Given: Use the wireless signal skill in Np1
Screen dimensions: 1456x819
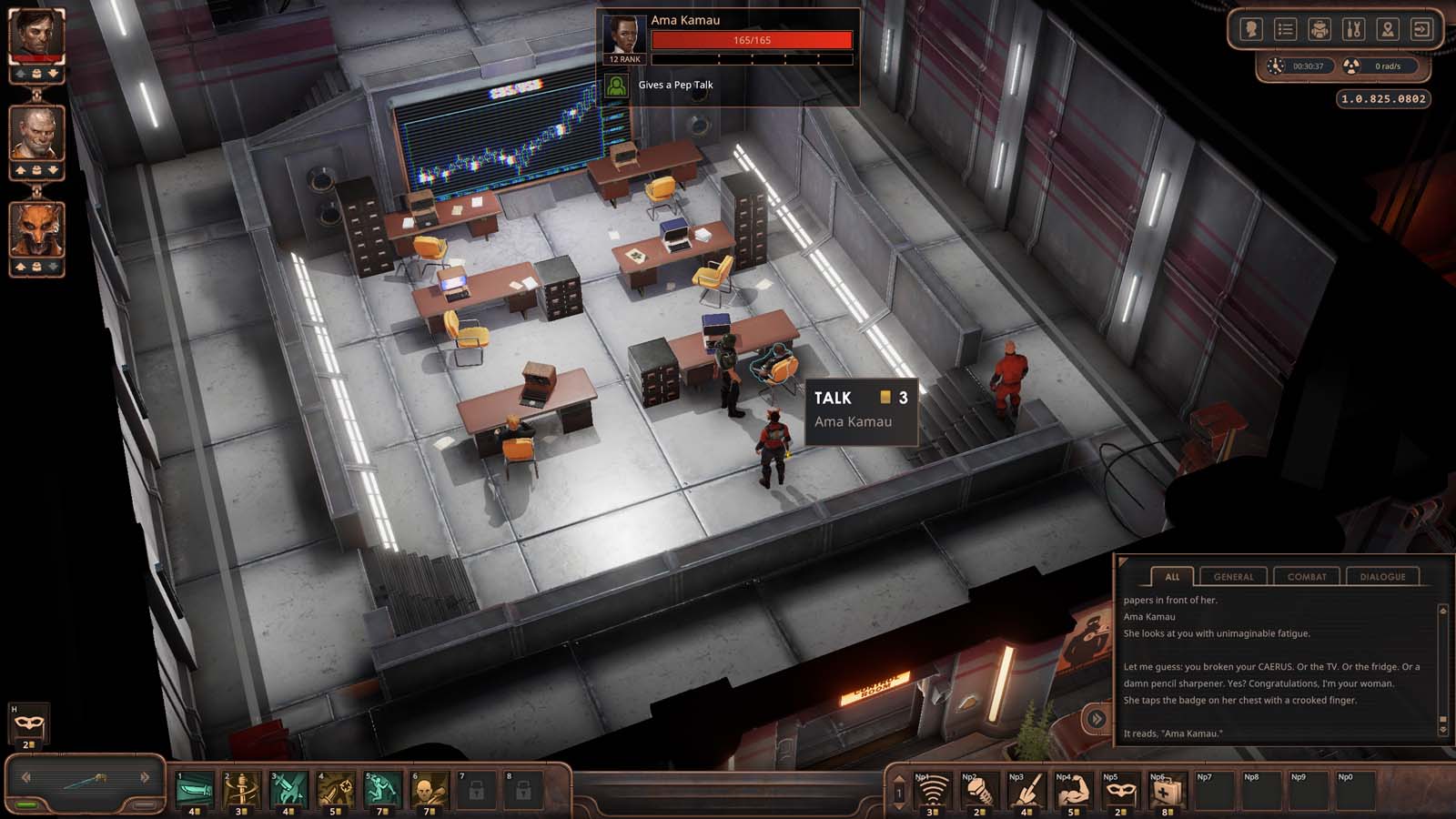Looking at the screenshot, I should coord(931,792).
